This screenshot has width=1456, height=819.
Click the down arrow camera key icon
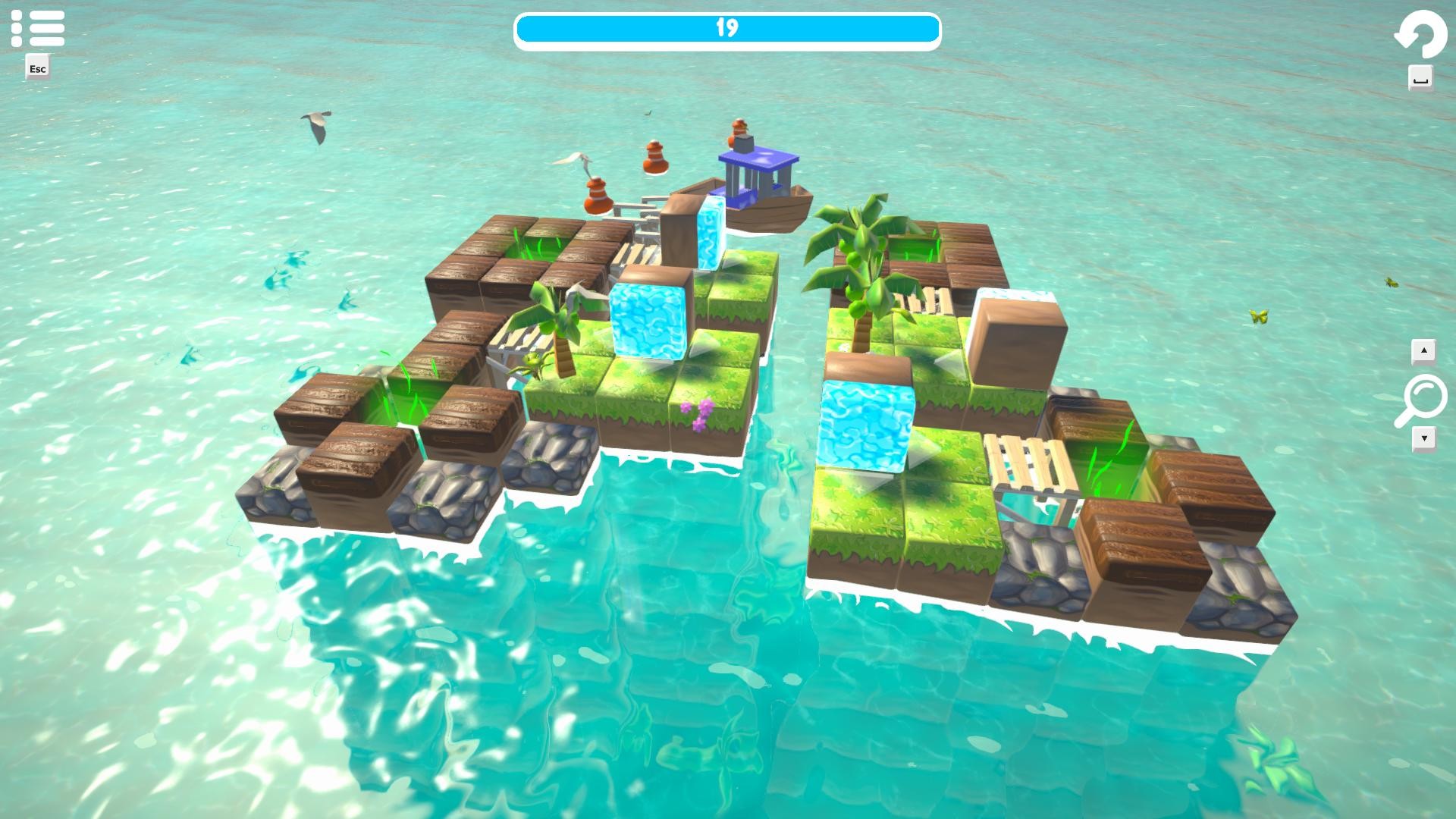tap(1424, 438)
